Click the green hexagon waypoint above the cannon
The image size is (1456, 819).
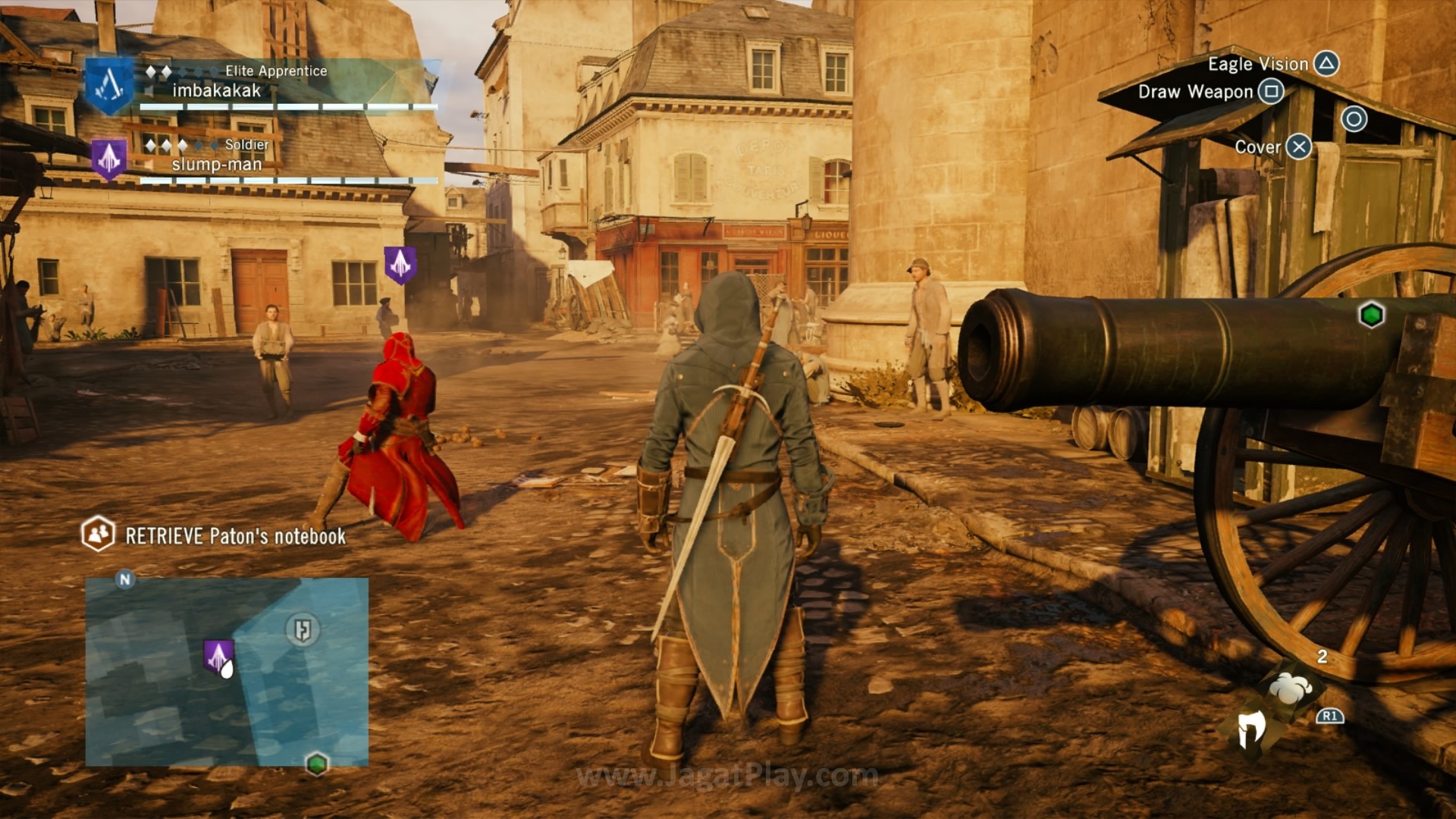pyautogui.click(x=1371, y=315)
